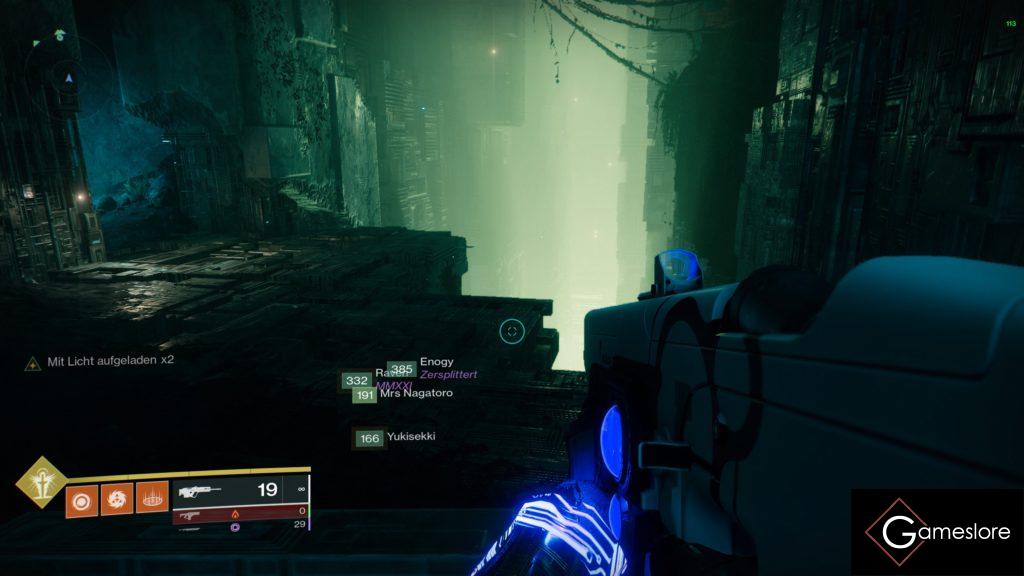This screenshot has width=1024, height=576.
Task: Switch to the red secondary weapon row
Action: pyautogui.click(x=238, y=515)
